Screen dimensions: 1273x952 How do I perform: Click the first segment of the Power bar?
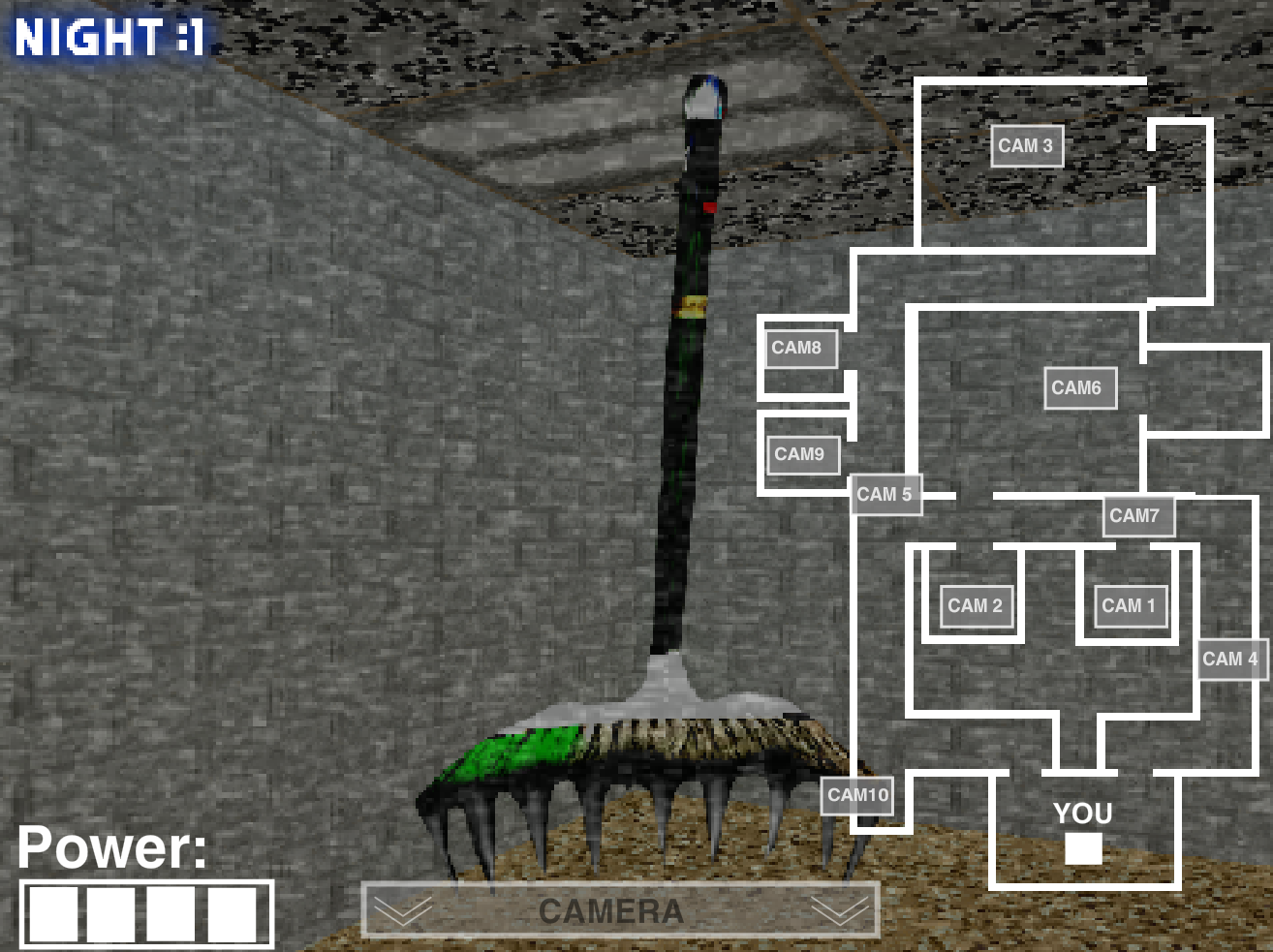pos(55,912)
